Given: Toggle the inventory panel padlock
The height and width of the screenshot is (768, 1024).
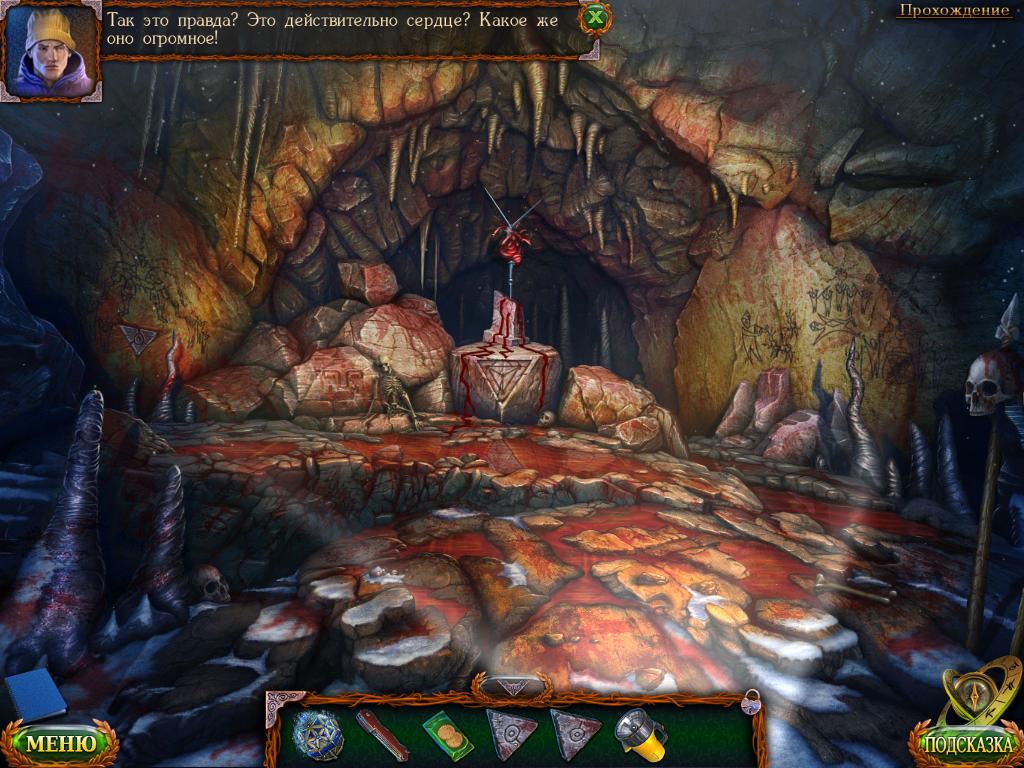Looking at the screenshot, I should tap(750, 701).
